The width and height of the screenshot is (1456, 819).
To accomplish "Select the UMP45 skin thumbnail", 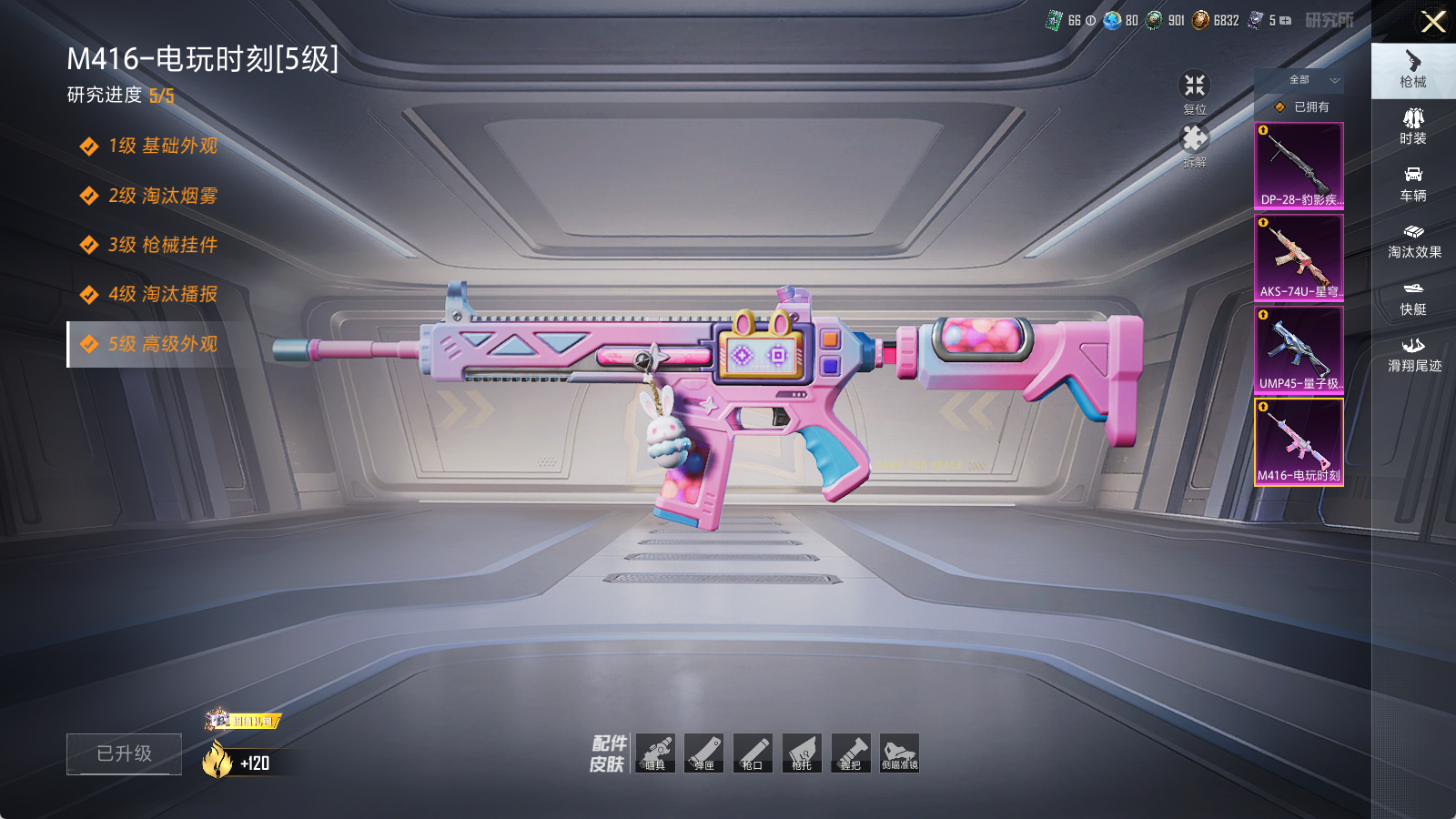I will (x=1299, y=349).
